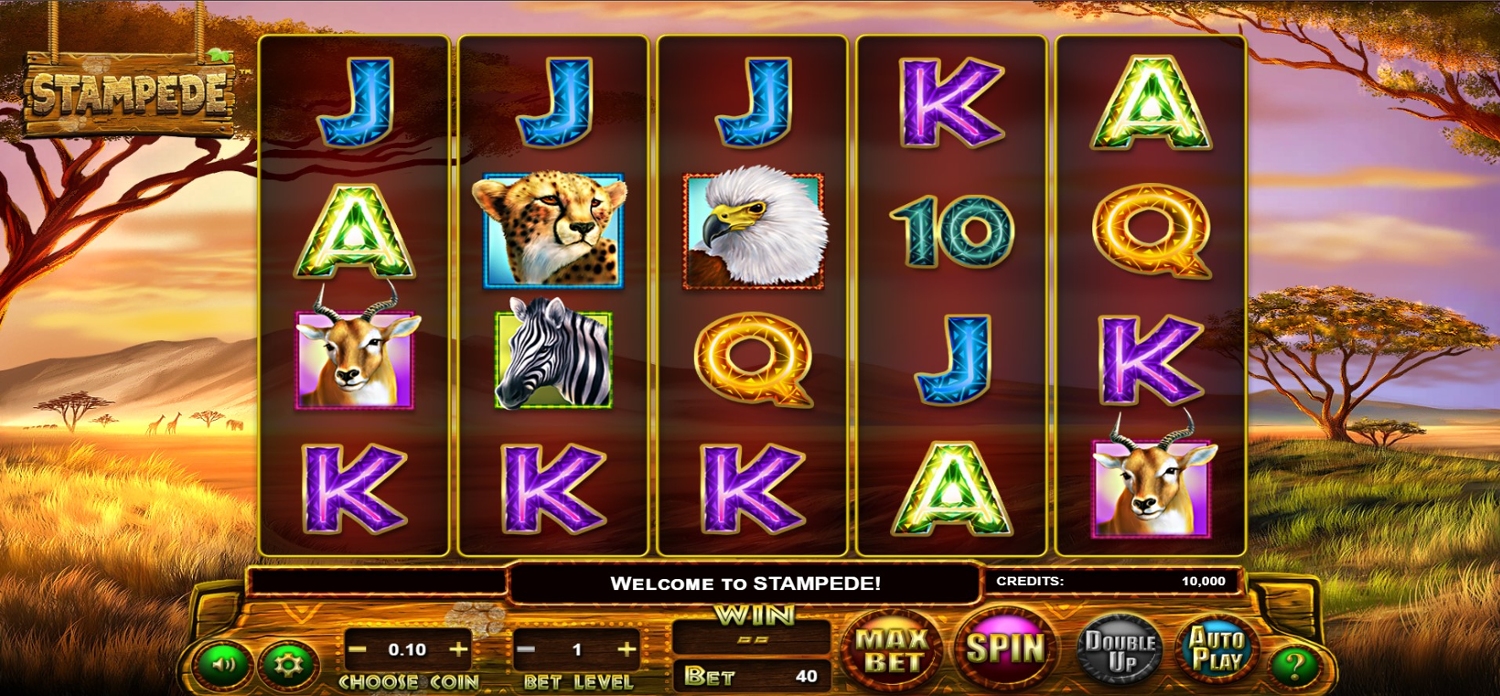Image resolution: width=1500 pixels, height=696 pixels.
Task: Lower the bet level with minus
Action: tap(526, 650)
